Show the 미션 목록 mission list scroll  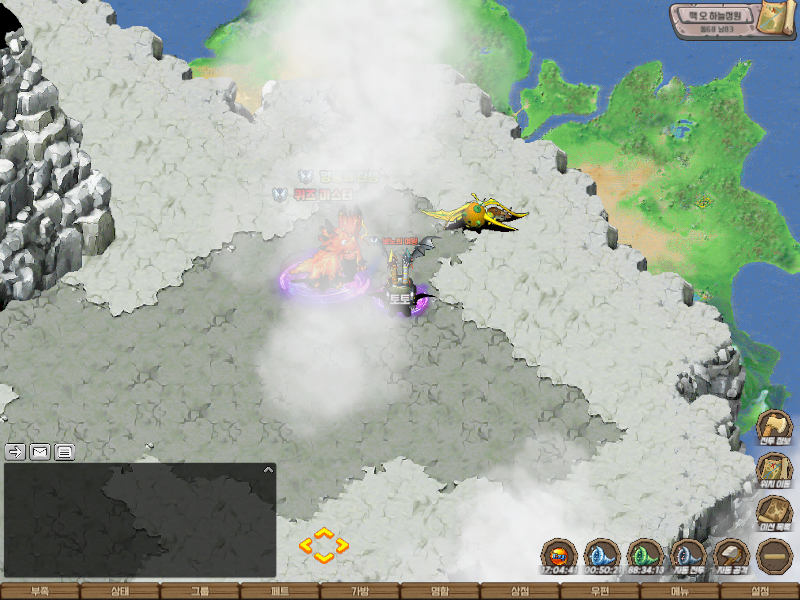point(775,512)
